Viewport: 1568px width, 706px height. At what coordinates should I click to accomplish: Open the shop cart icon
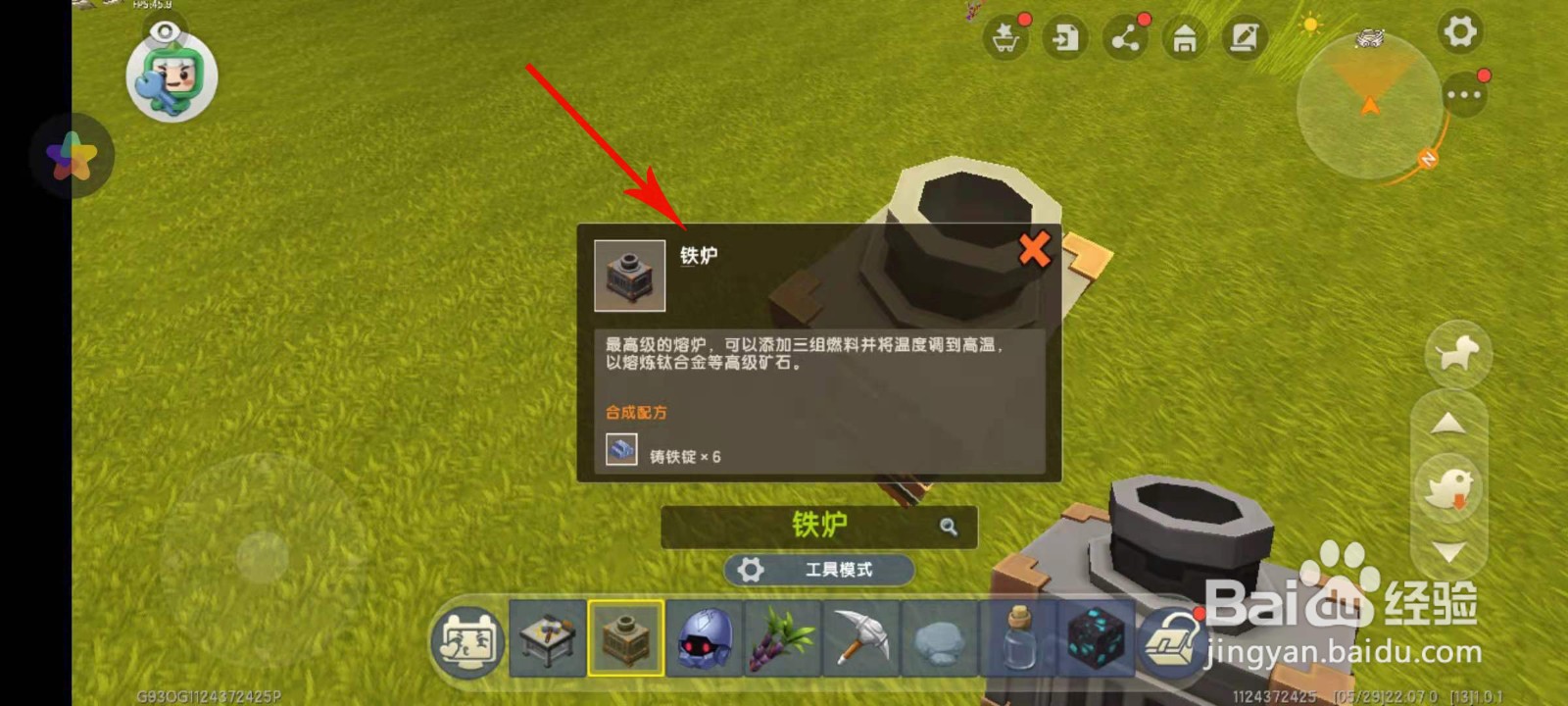coord(1005,39)
